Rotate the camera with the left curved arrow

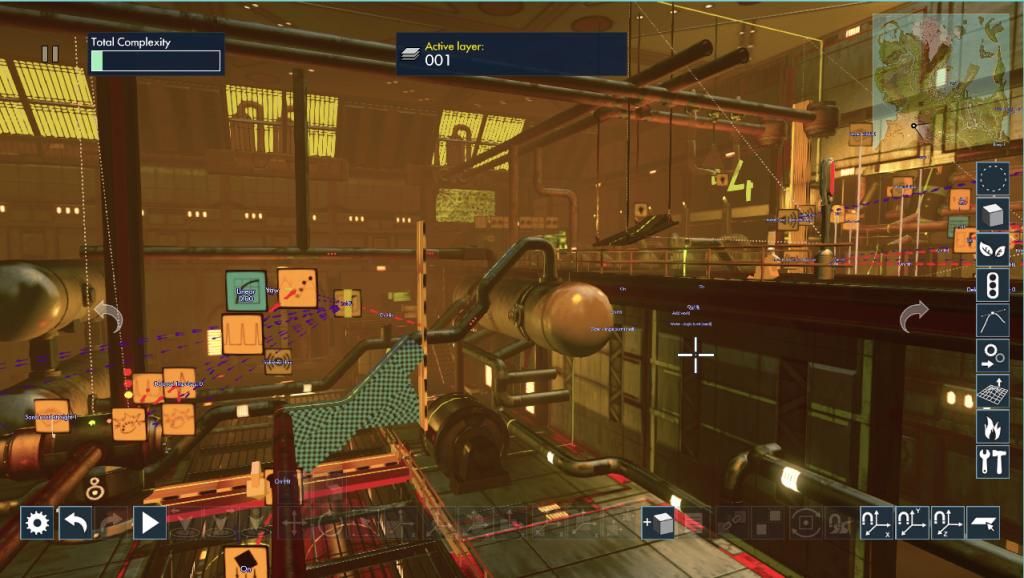[108, 318]
